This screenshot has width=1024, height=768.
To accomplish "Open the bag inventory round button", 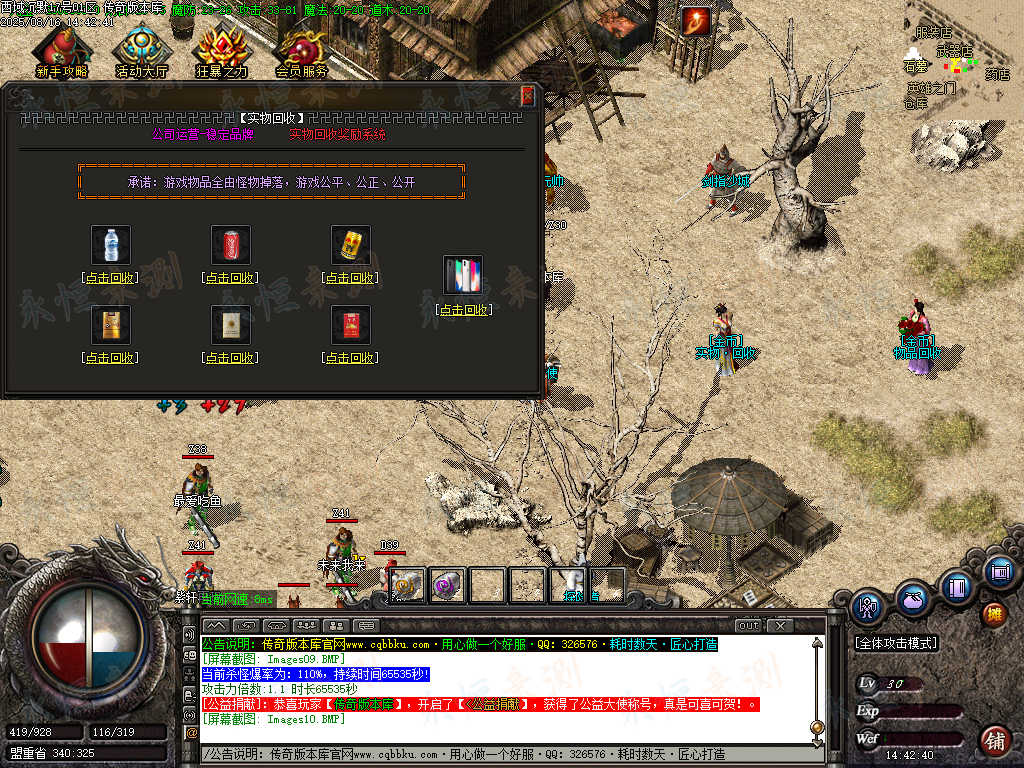I will pos(912,599).
